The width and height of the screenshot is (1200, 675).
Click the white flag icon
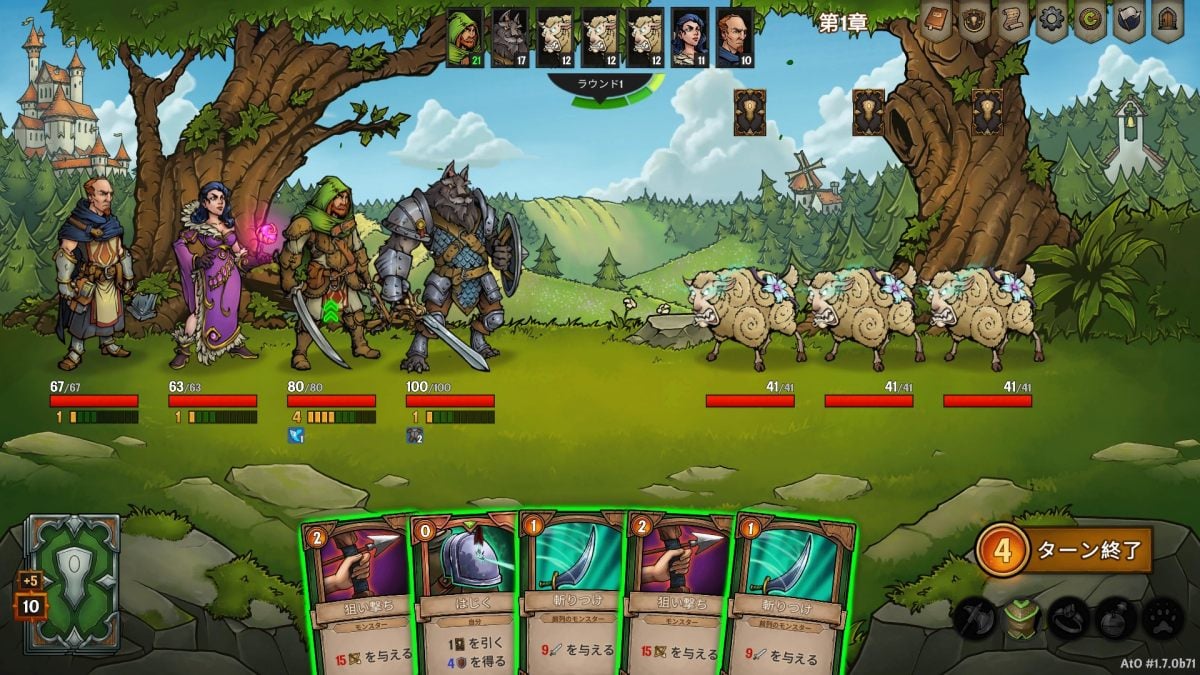tap(1128, 22)
